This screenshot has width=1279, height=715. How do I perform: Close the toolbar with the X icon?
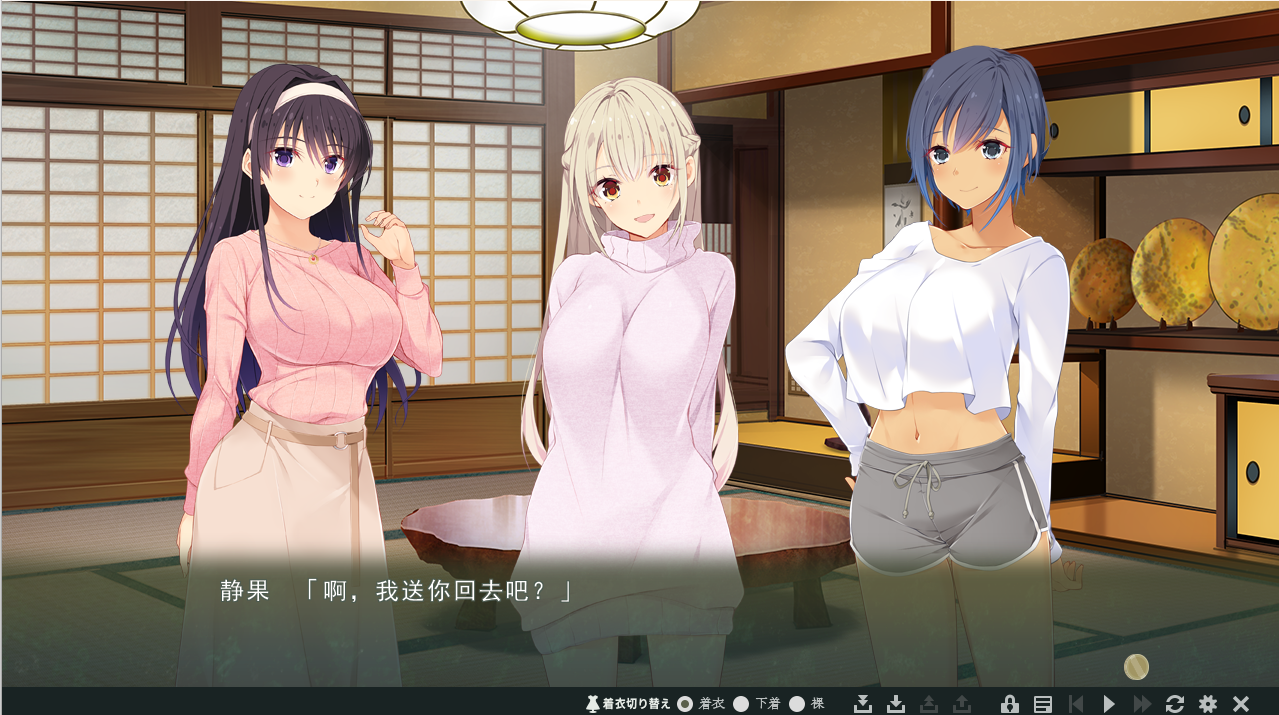click(1241, 704)
